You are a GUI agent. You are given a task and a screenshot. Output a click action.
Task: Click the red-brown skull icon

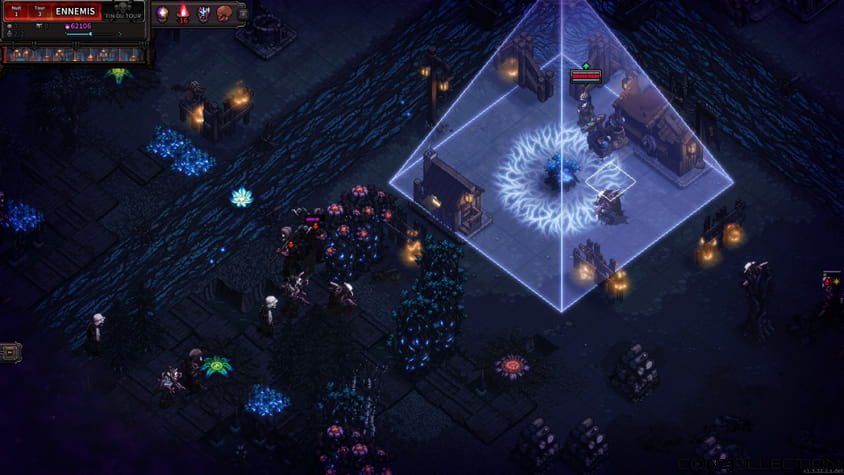[x=225, y=14]
